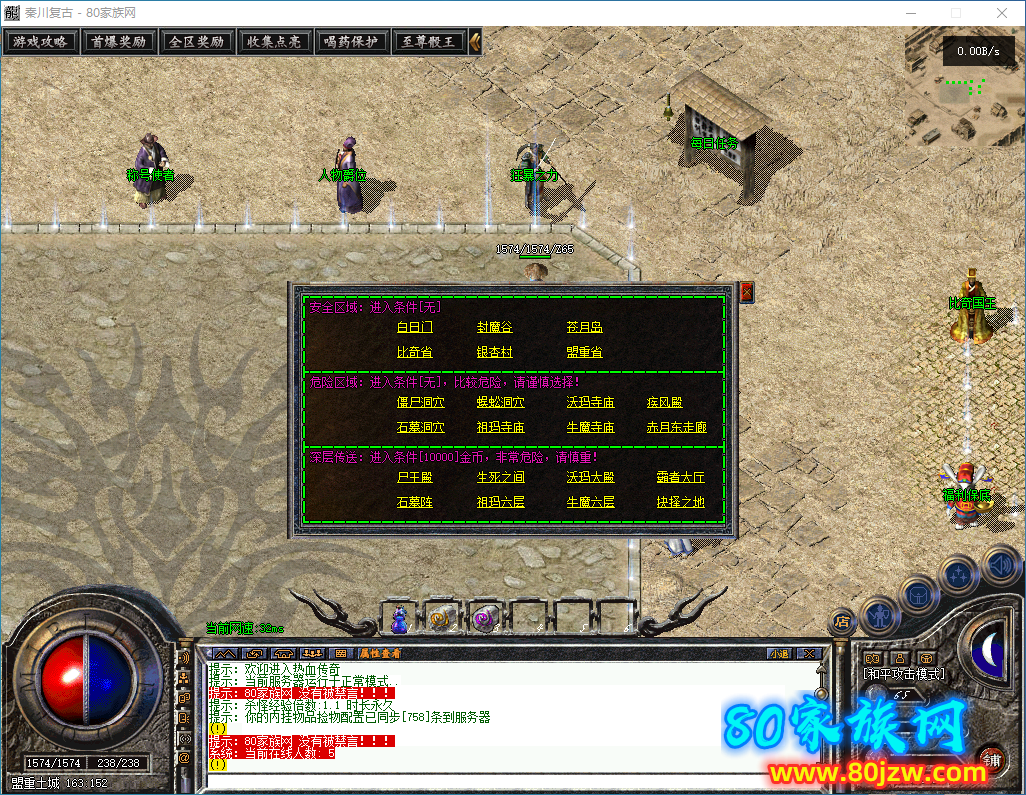Teleport to 僵尸洞穴
This screenshot has height=795, width=1026.
(421, 402)
